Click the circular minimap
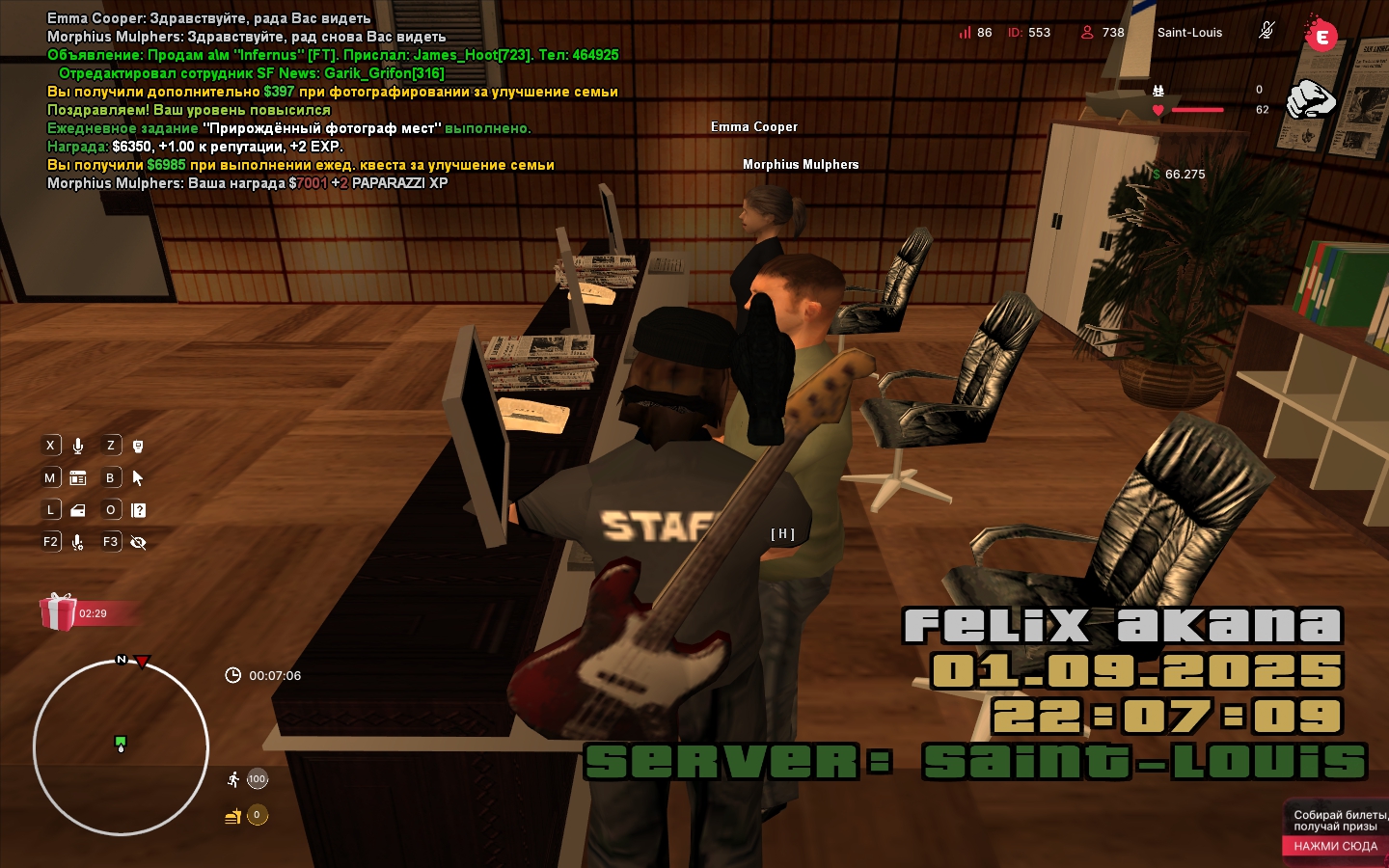The image size is (1389, 868). pos(121,746)
